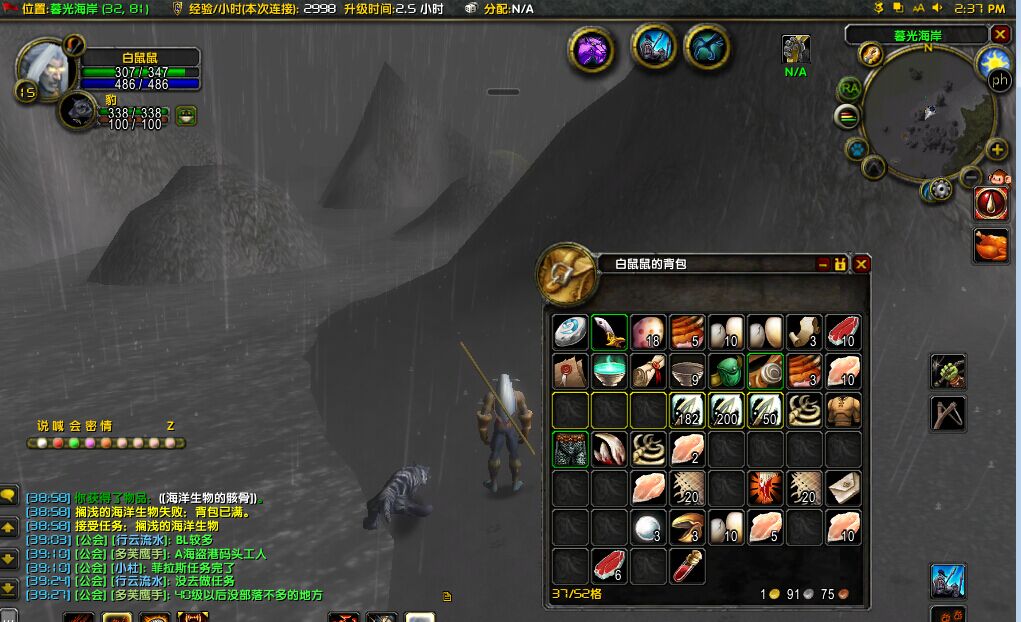1021x622 pixels.
Task: Close the minimap with its X button
Action: 999,35
